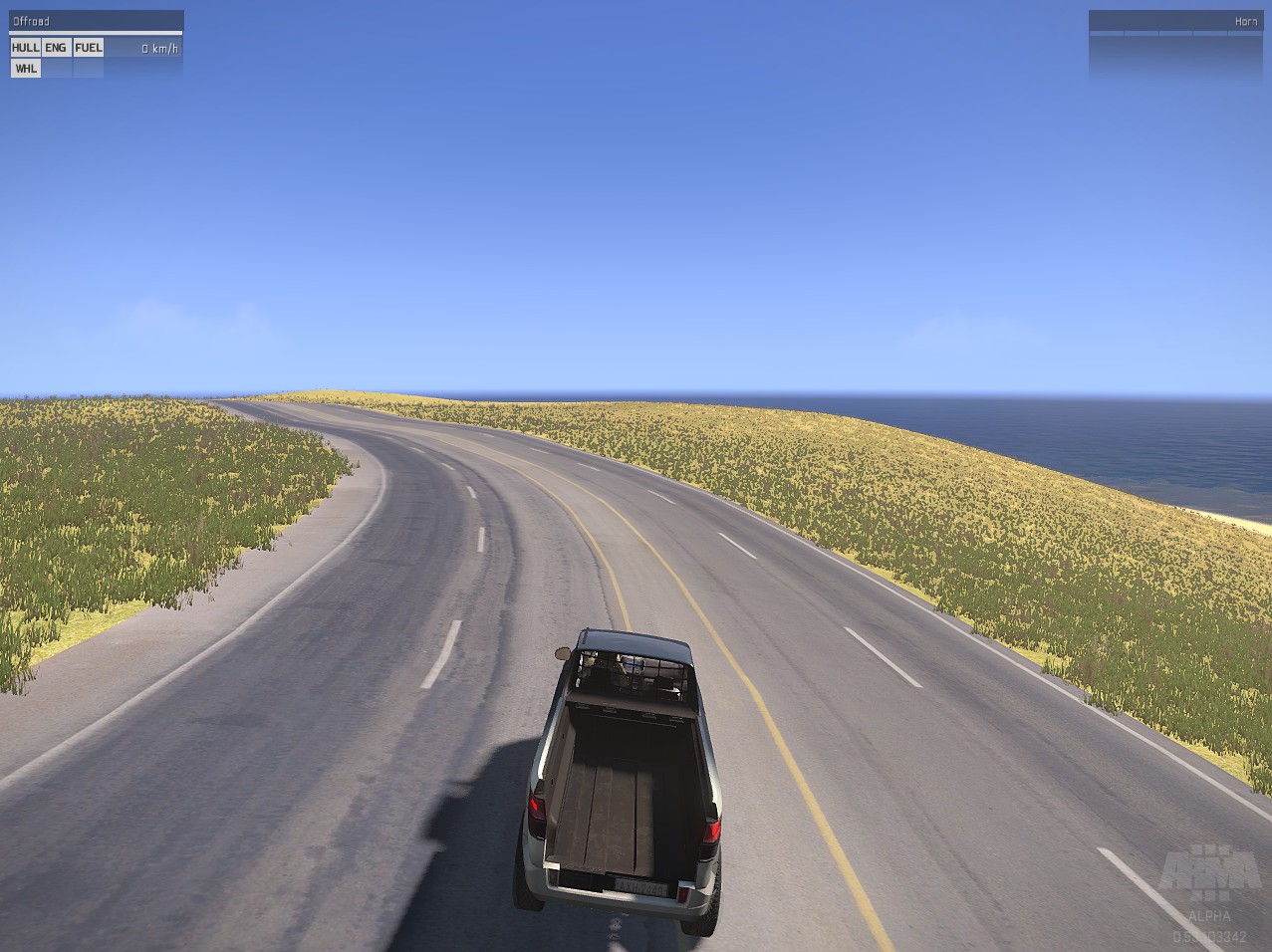Click the HULL damage indicator
The image size is (1272, 952).
[x=25, y=48]
